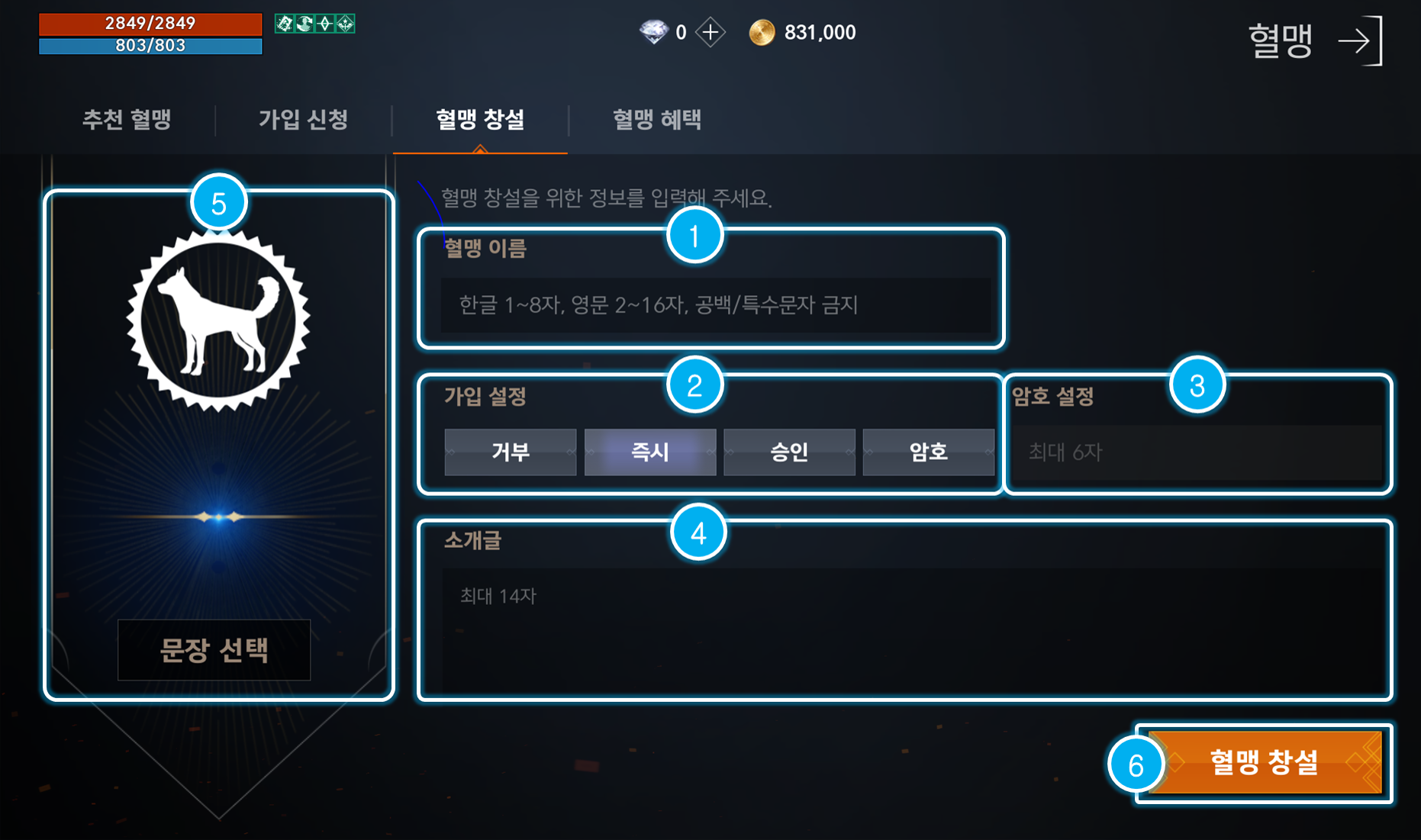Select 승인 join setting option
The height and width of the screenshot is (840, 1421).
point(789,452)
